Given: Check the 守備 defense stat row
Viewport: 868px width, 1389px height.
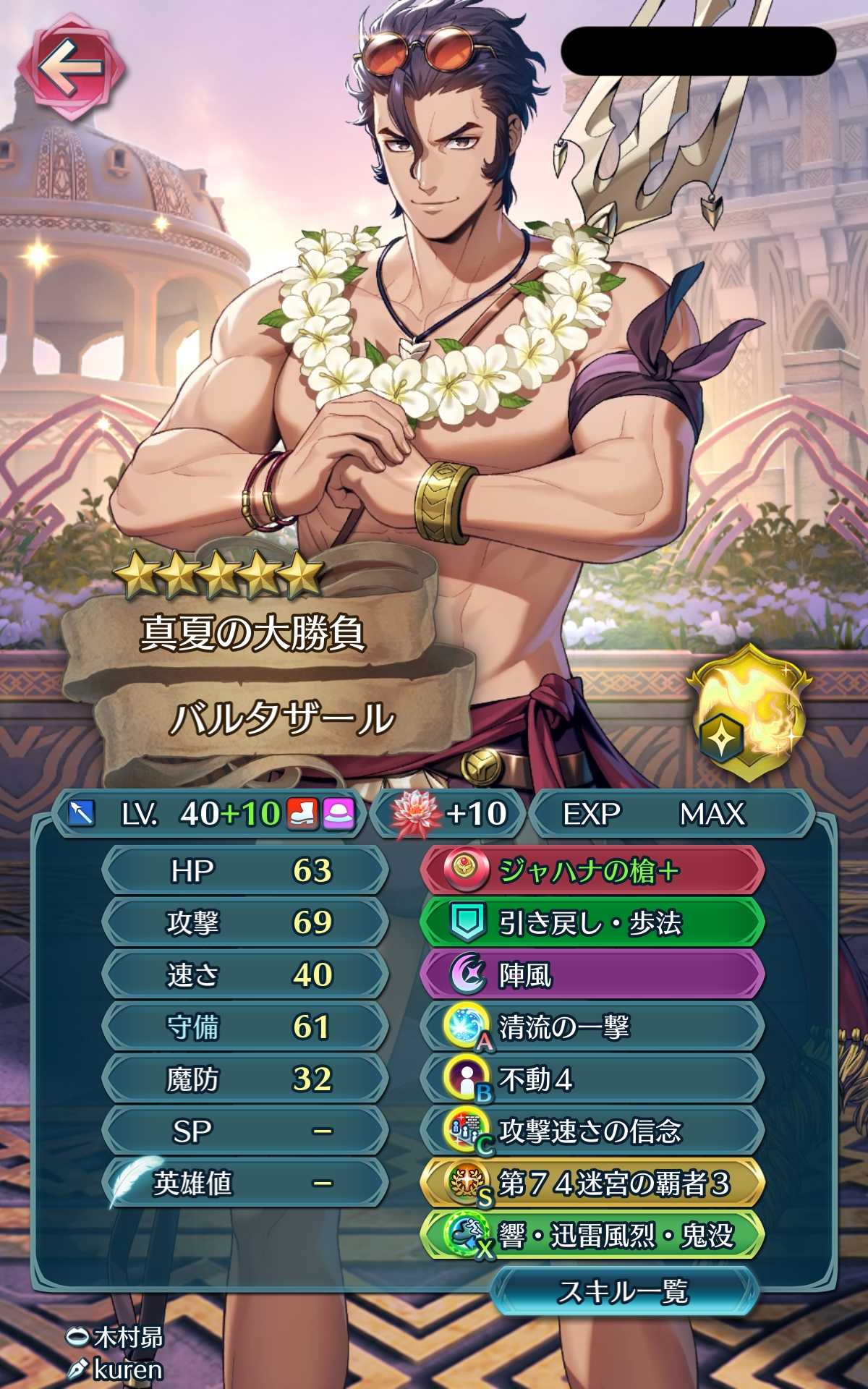Looking at the screenshot, I should point(244,1027).
